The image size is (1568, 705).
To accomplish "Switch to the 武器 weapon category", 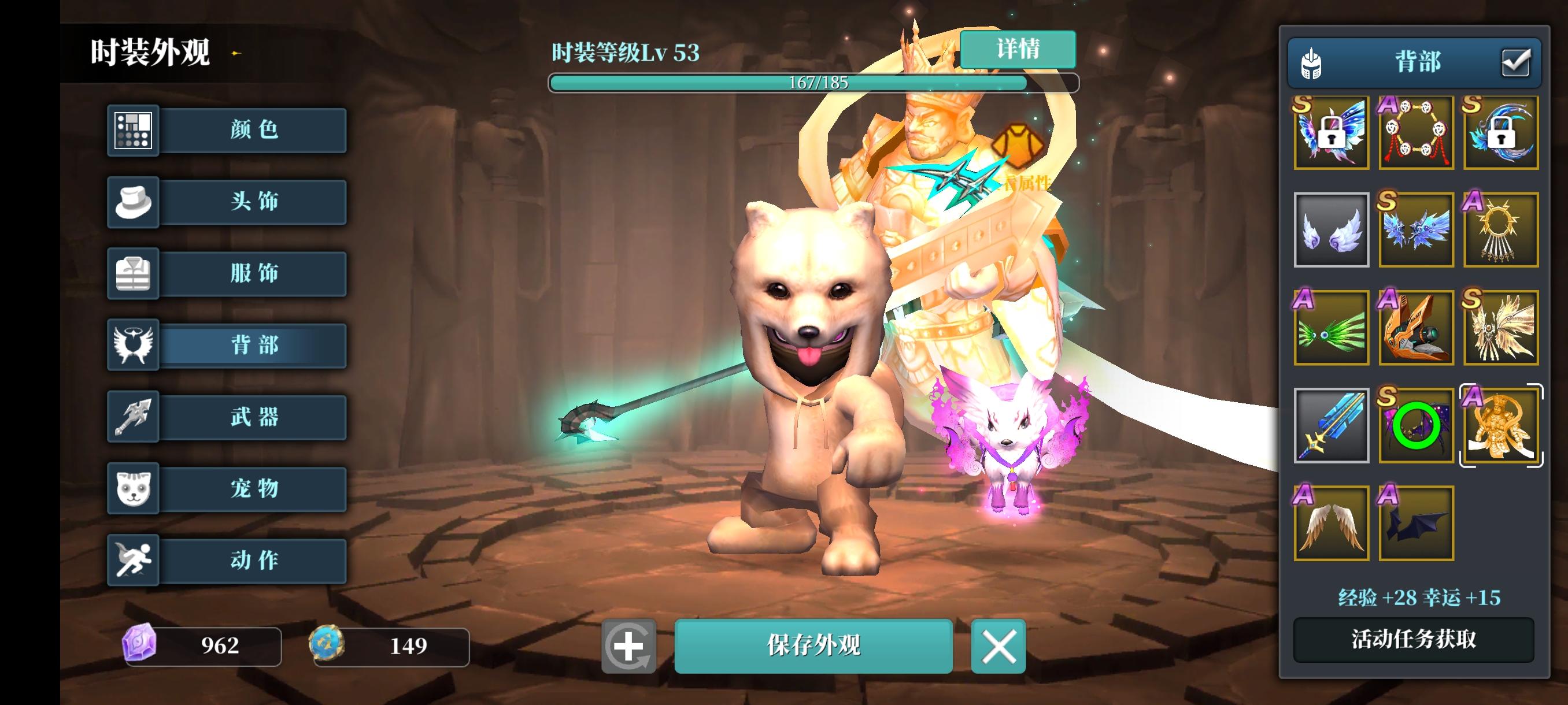I will pyautogui.click(x=252, y=416).
